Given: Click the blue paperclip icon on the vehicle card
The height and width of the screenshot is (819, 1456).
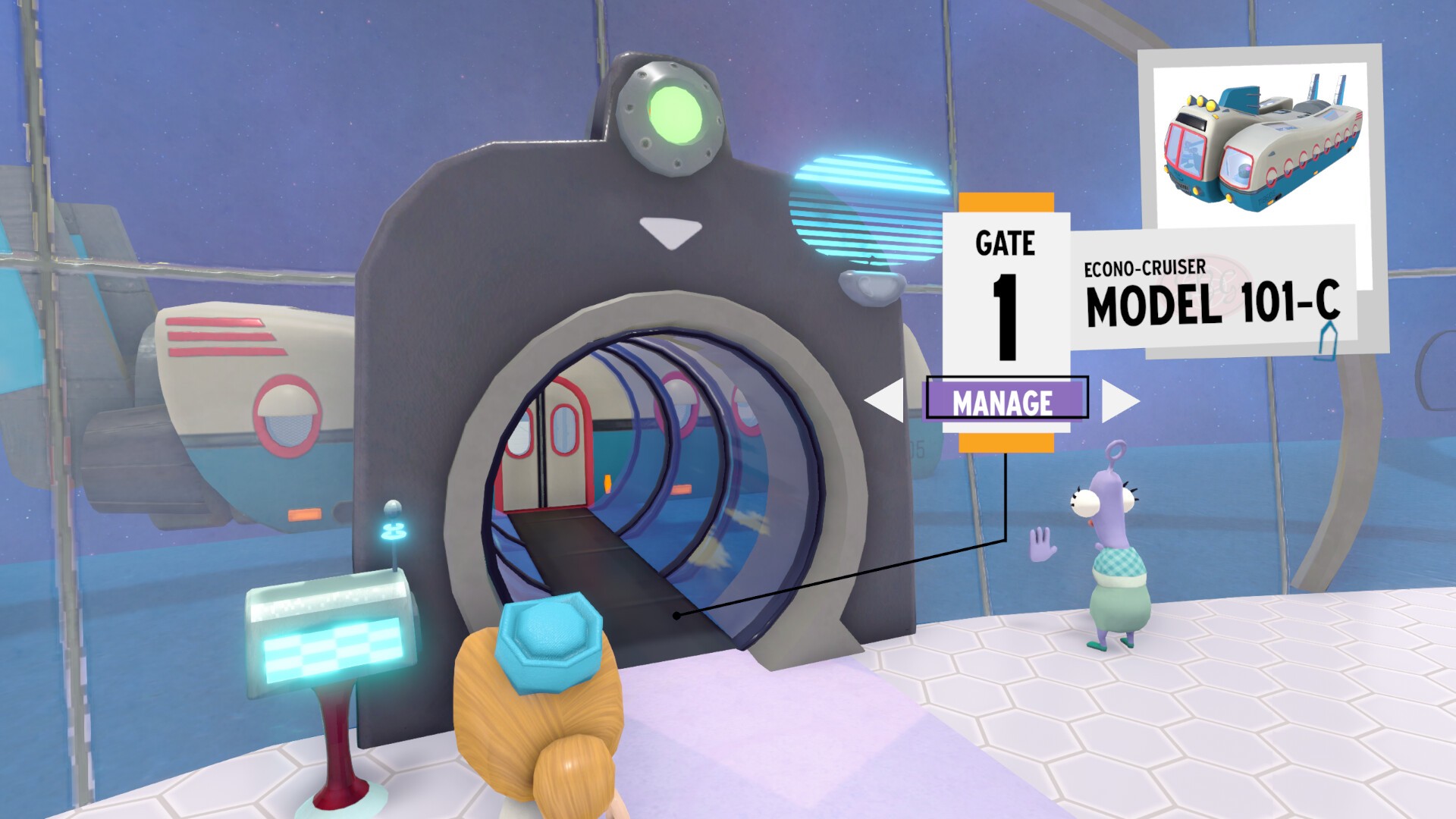Looking at the screenshot, I should pyautogui.click(x=1329, y=341).
